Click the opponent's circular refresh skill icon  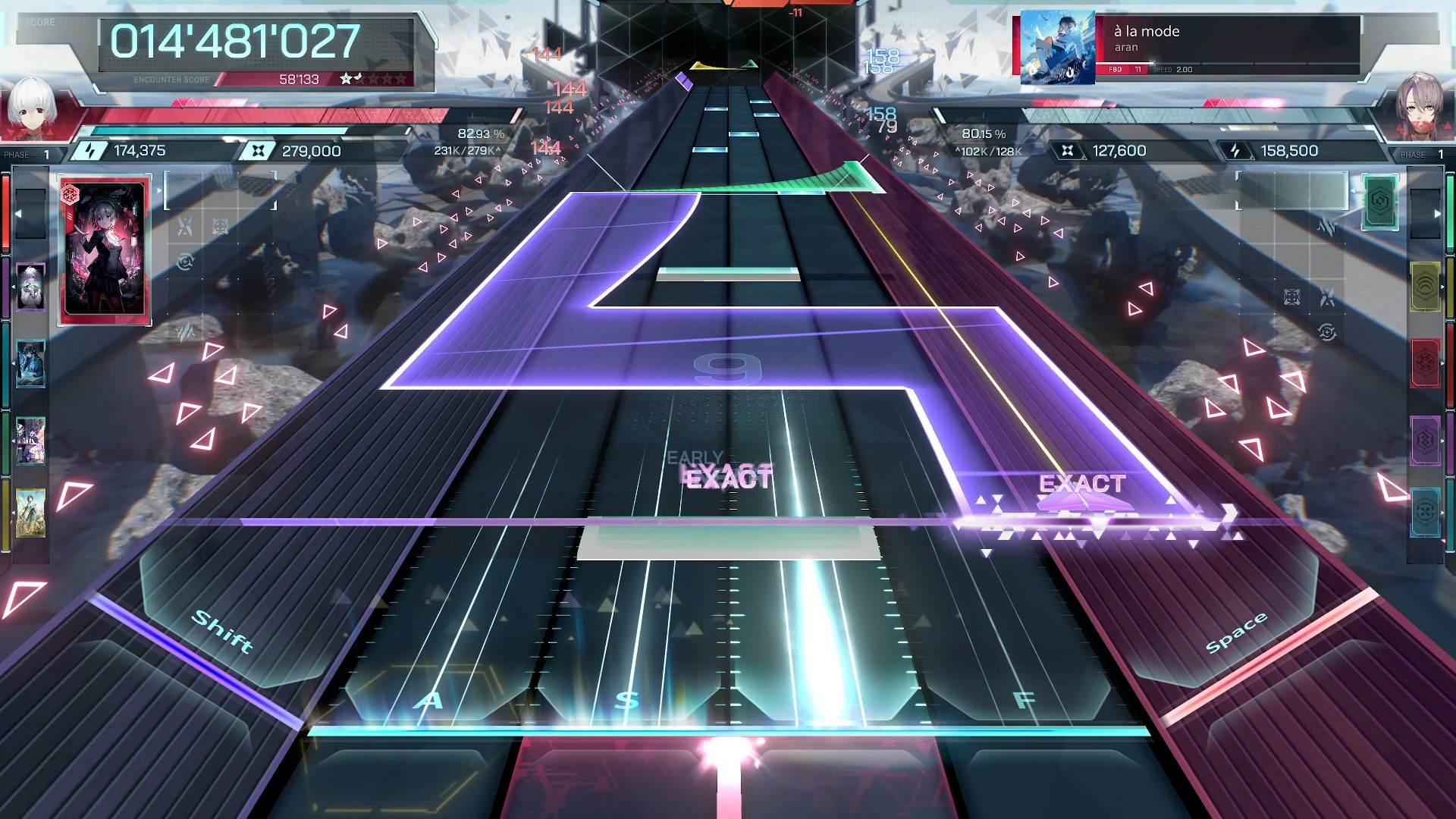tap(1327, 332)
